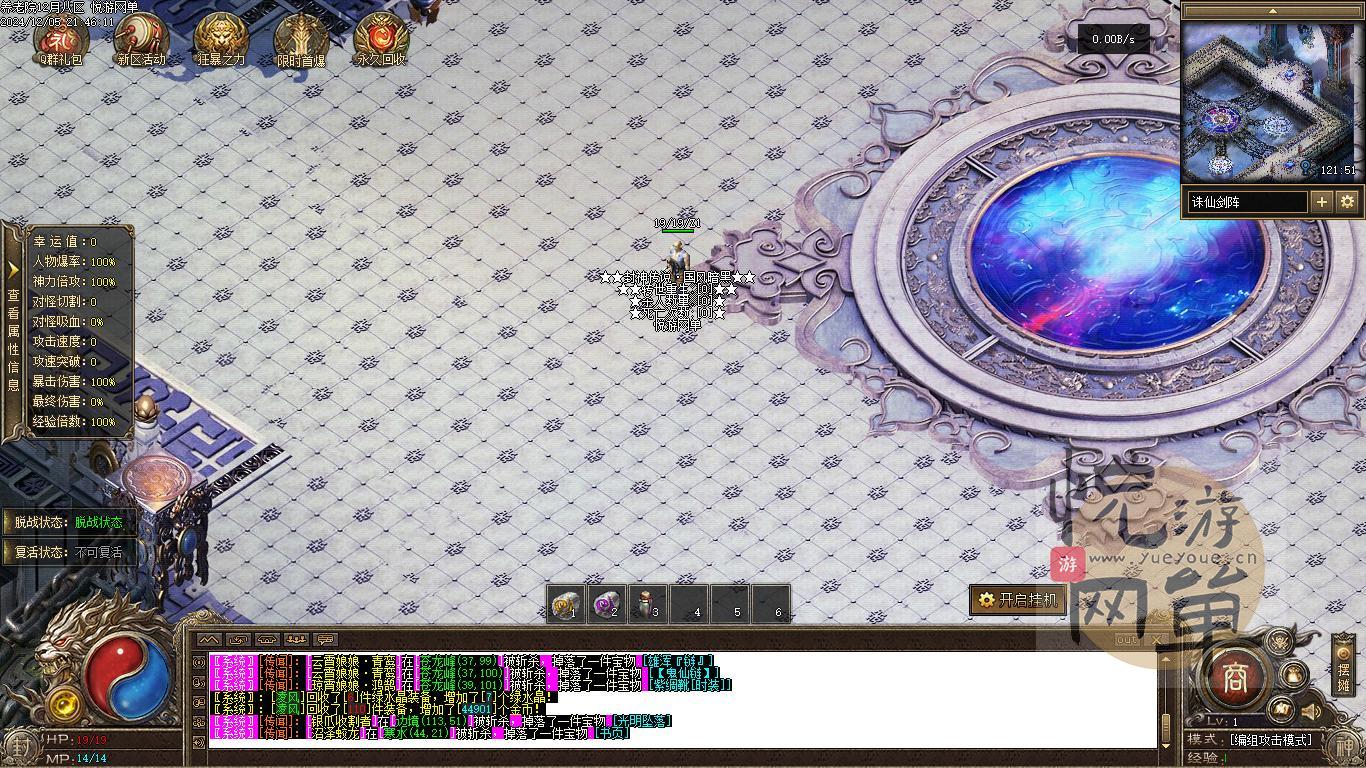Expand the 查看属性信息 side panel tab
Screen dimensions: 1366x768
tap(13, 330)
